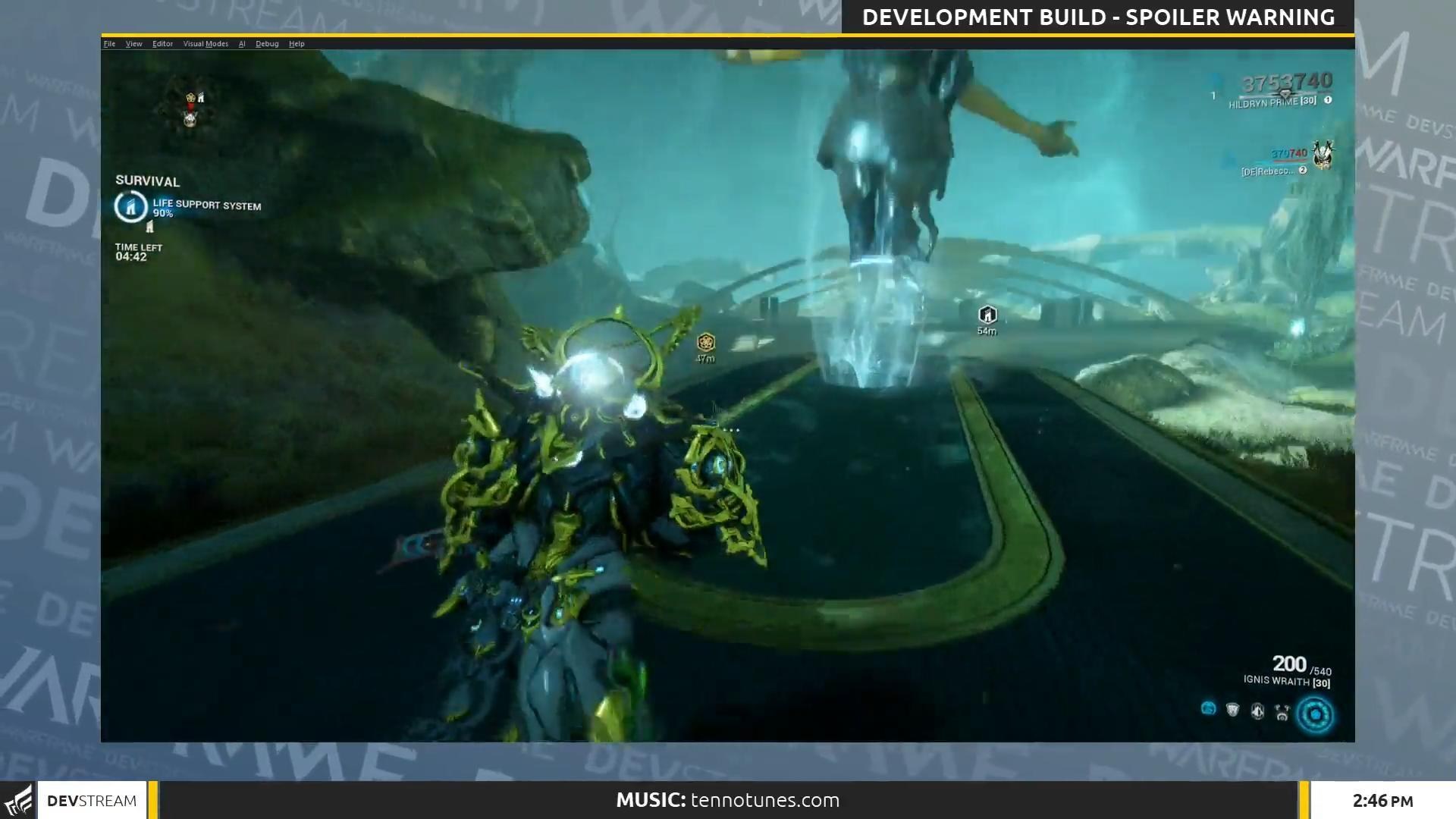The width and height of the screenshot is (1456, 819).
Task: Open the Editor menu
Action: 162,44
